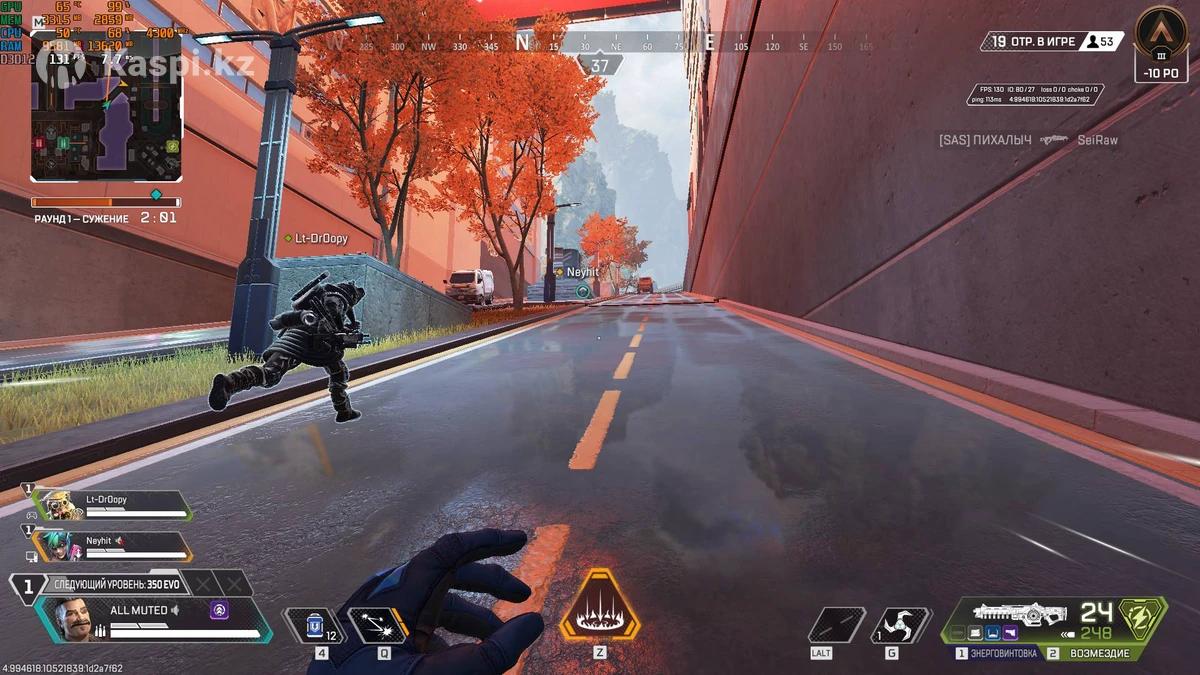Click the compass bar heading indicator
1200x675 pixels.
[599, 66]
